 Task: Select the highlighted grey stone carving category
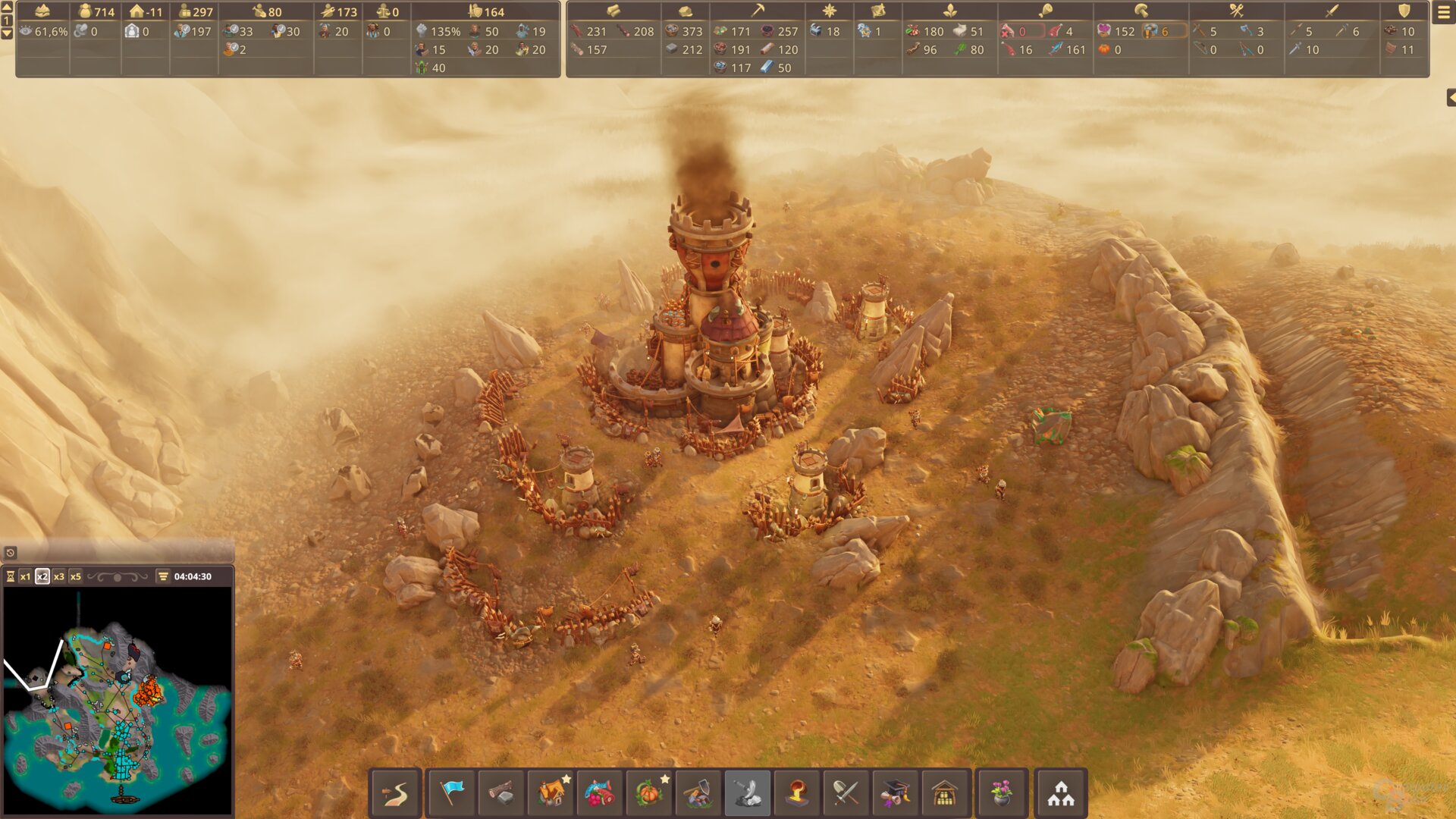tap(748, 793)
